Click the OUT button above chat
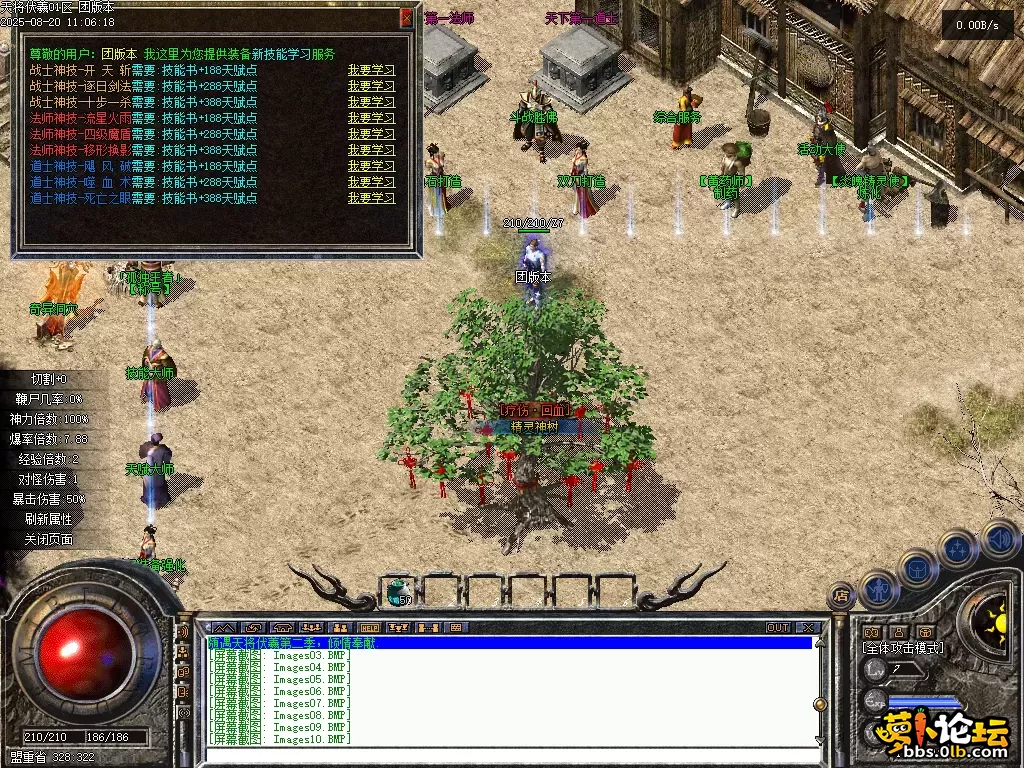The height and width of the screenshot is (768, 1024). pos(778,628)
